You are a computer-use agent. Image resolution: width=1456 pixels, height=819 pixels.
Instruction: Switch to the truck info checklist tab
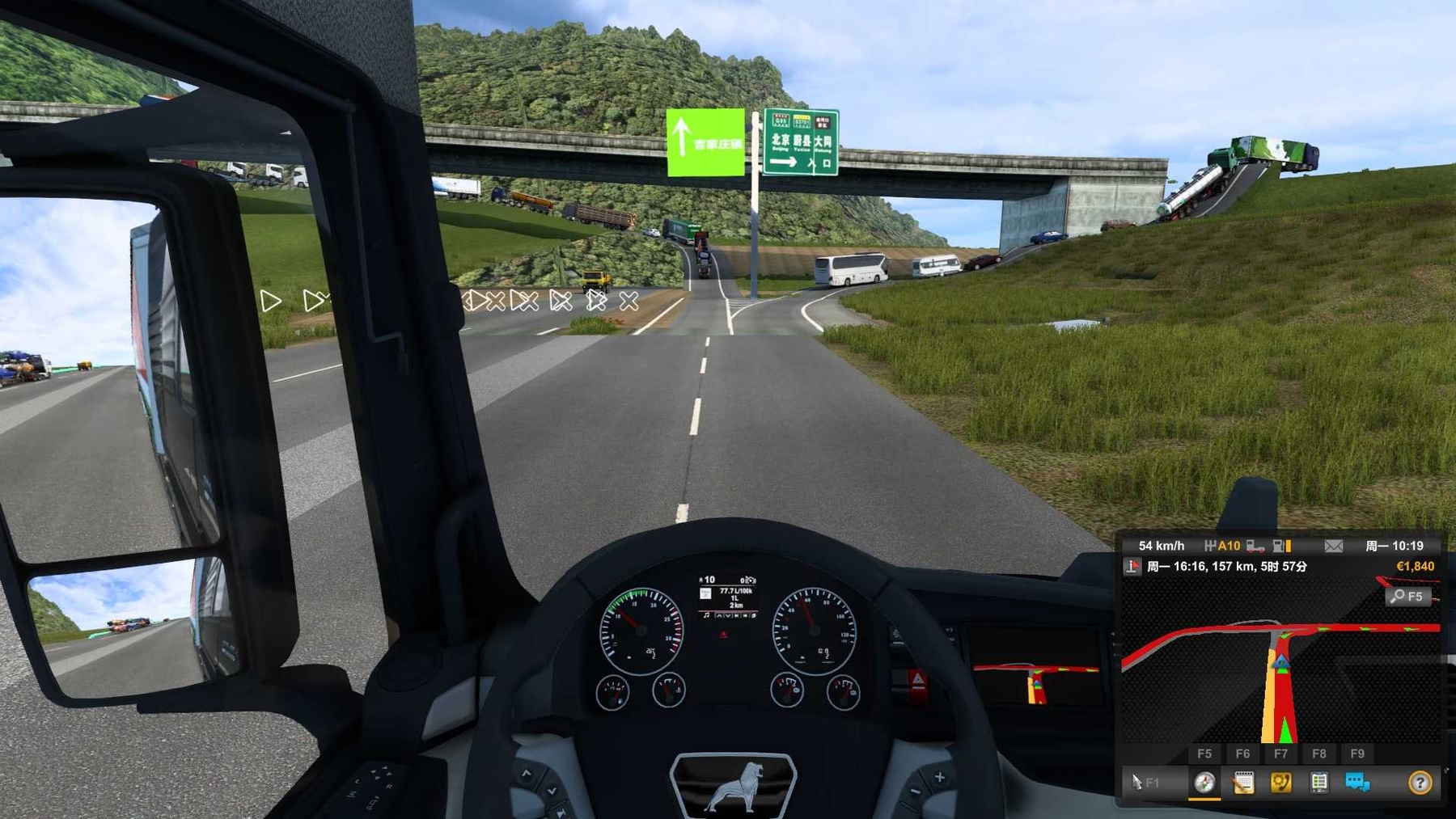1319,782
